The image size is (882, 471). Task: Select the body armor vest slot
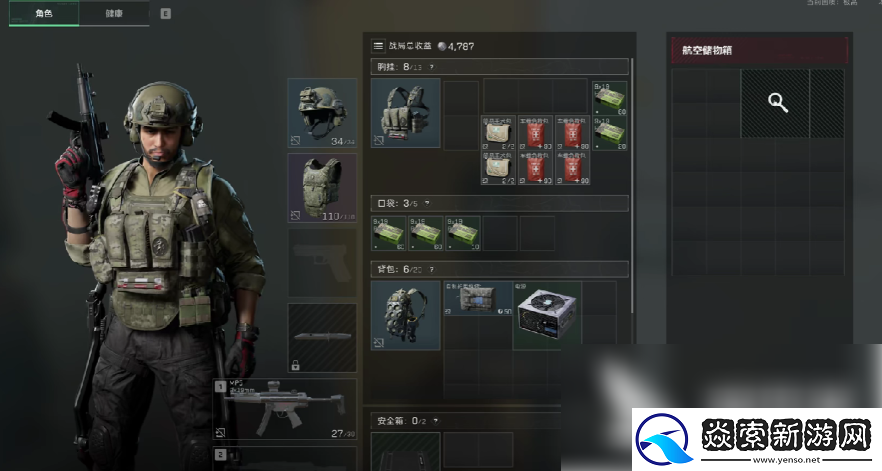[322, 187]
